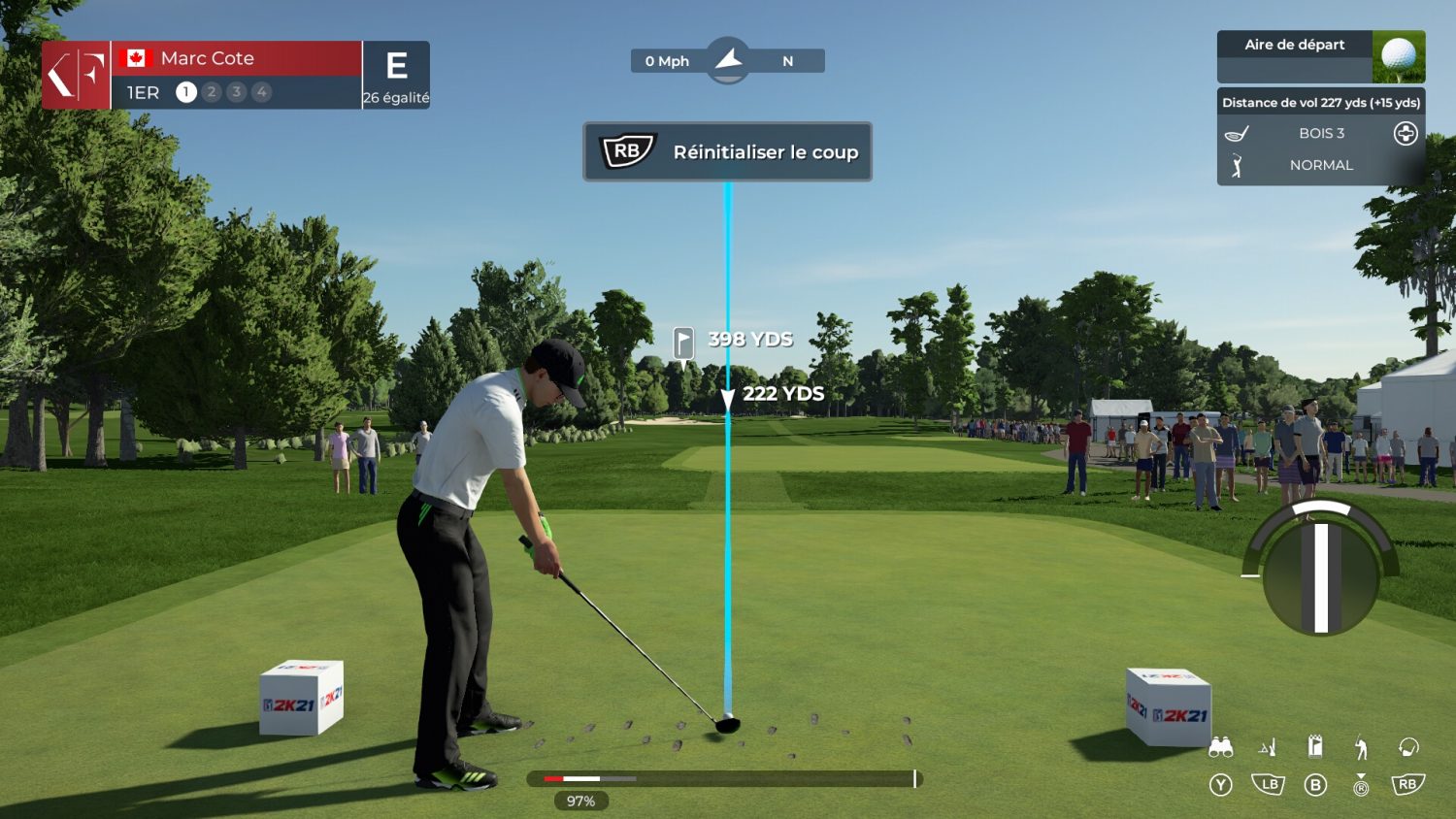1456x819 pixels.
Task: Click the wind direction compass indicator
Action: [728, 60]
